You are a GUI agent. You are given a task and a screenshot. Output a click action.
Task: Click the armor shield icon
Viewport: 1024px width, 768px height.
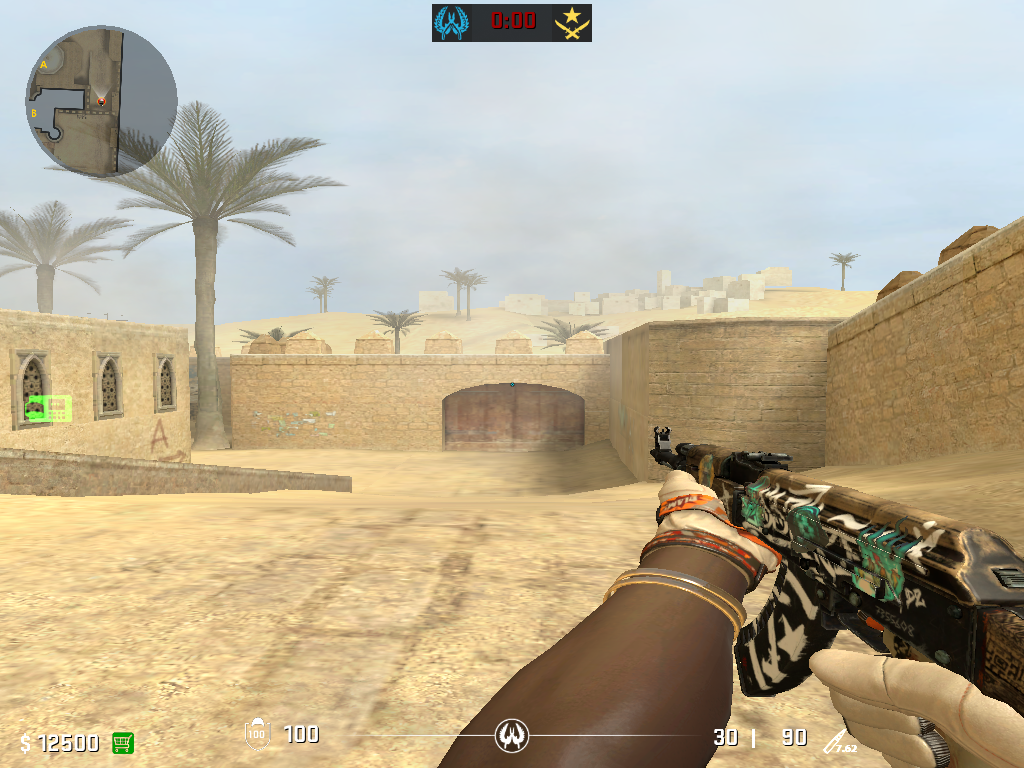coord(257,735)
